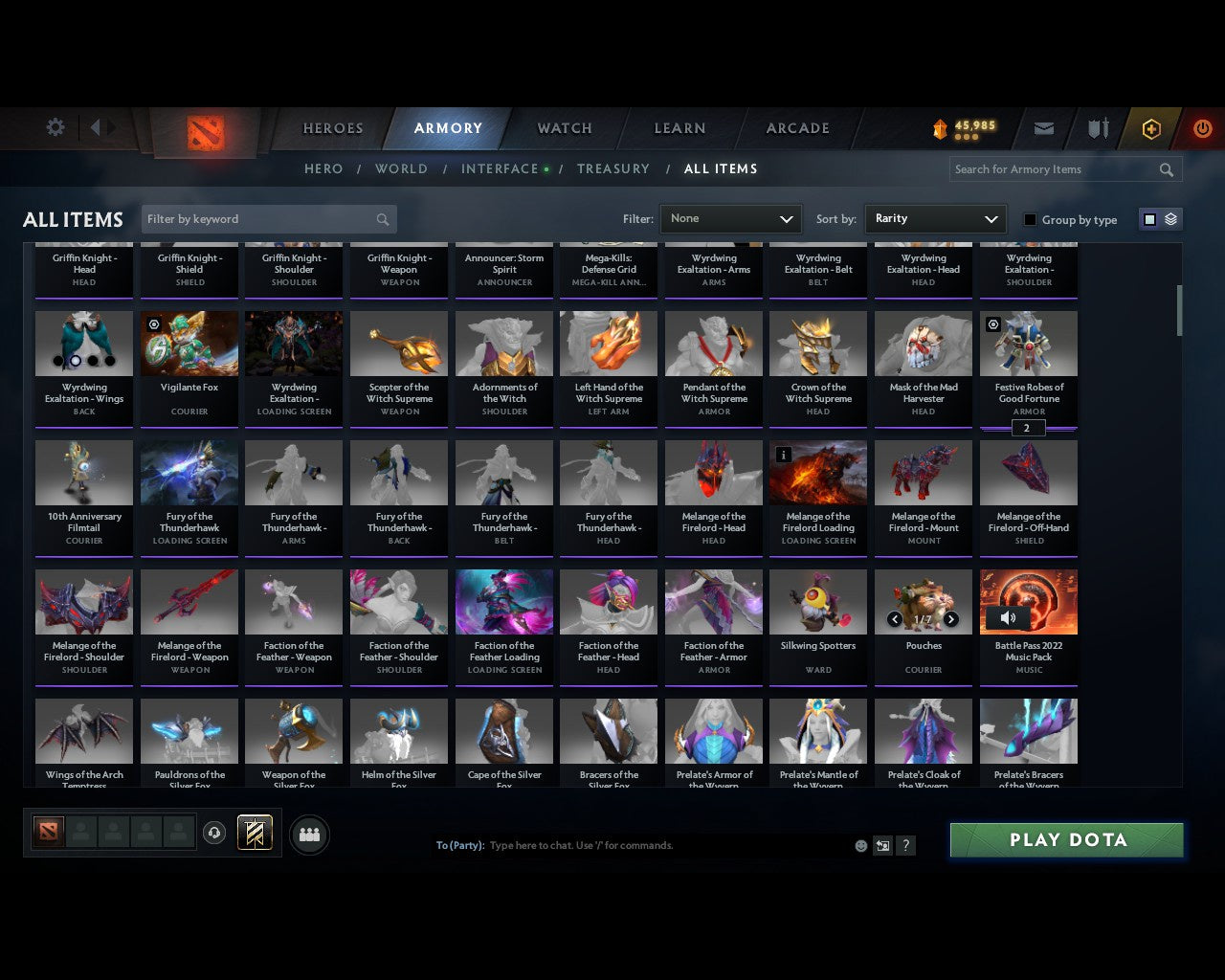Open the mail notifications envelope

click(x=1043, y=127)
